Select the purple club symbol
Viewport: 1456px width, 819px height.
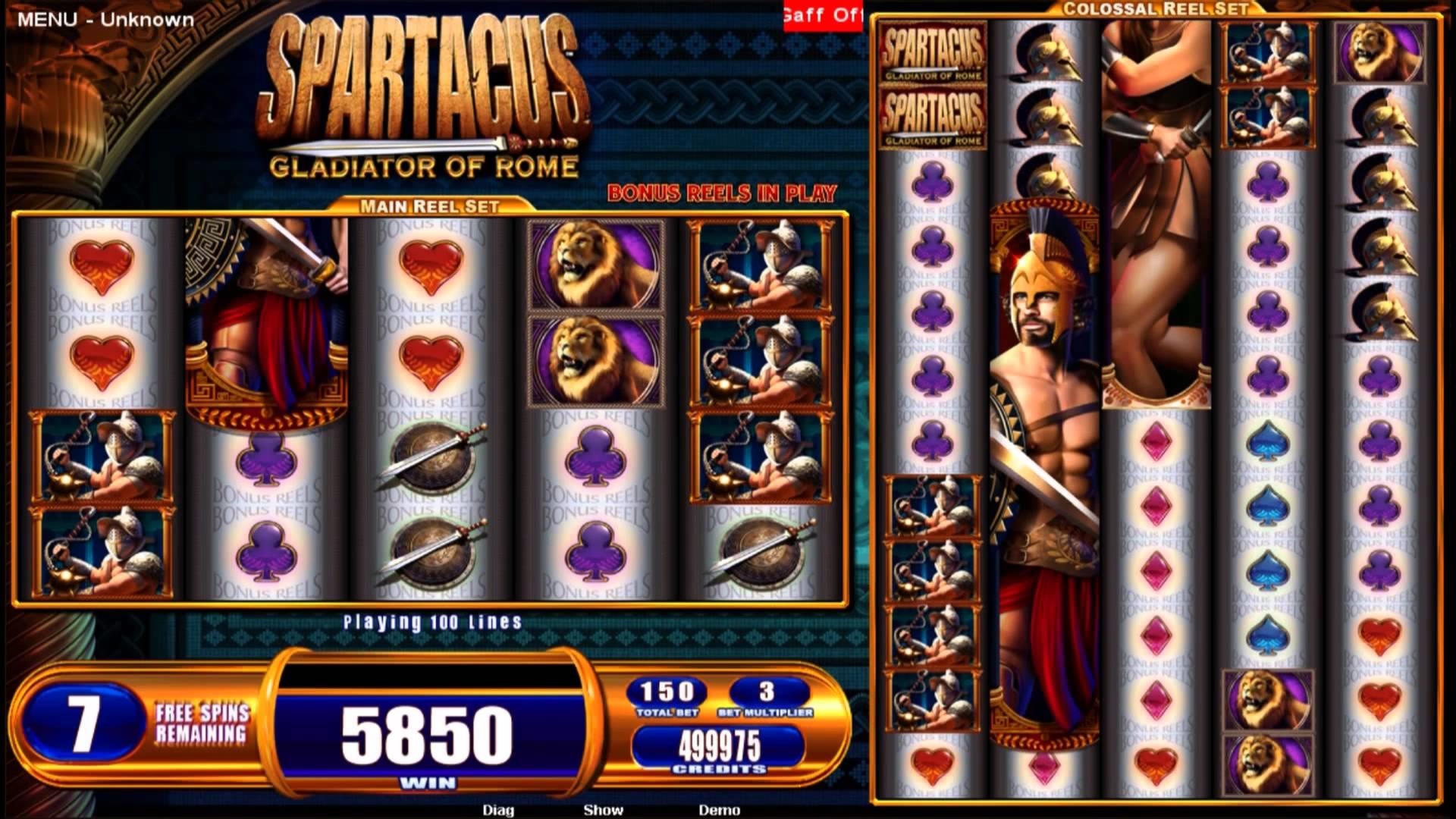(595, 455)
